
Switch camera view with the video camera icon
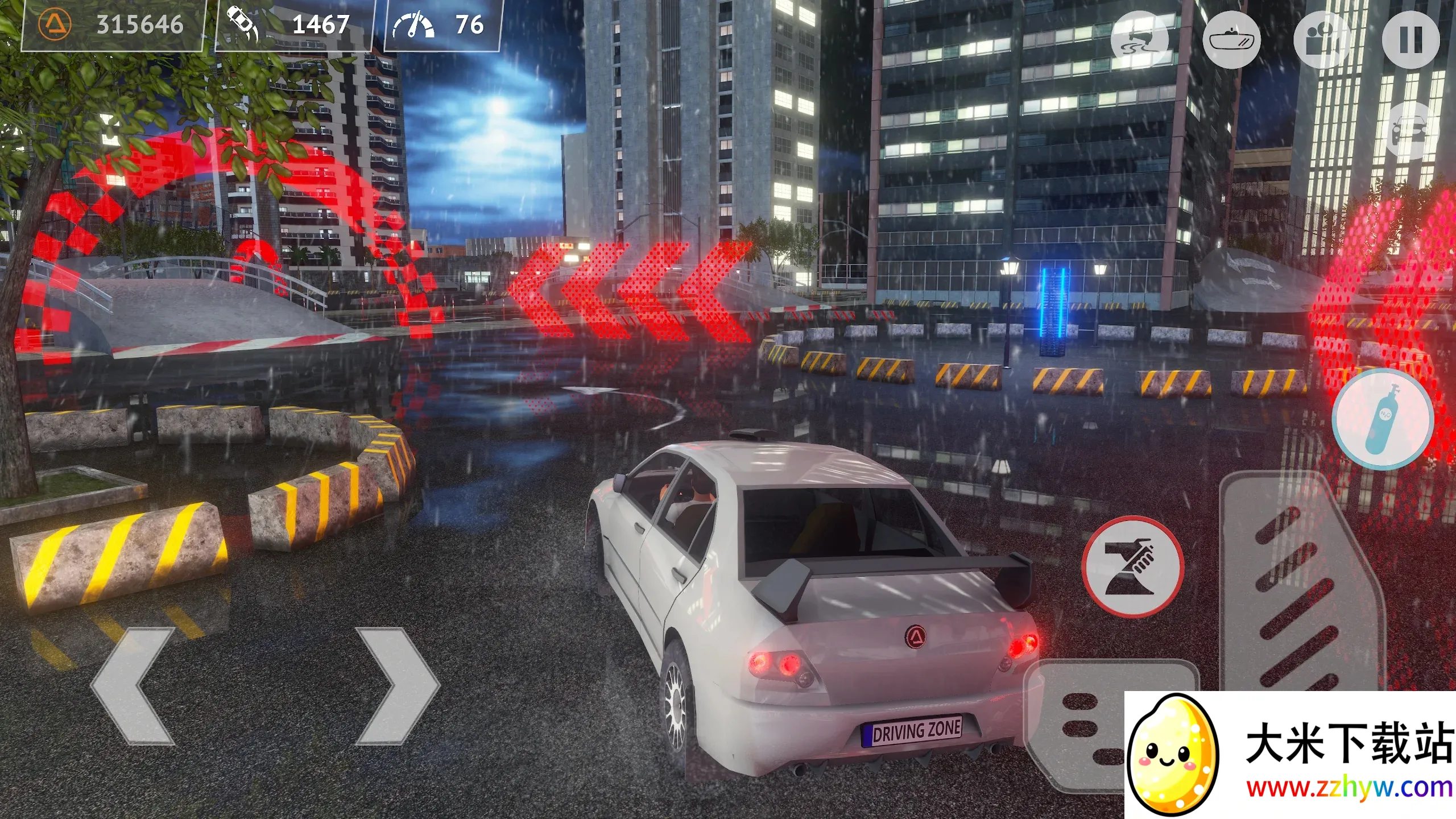pyautogui.click(x=1322, y=40)
